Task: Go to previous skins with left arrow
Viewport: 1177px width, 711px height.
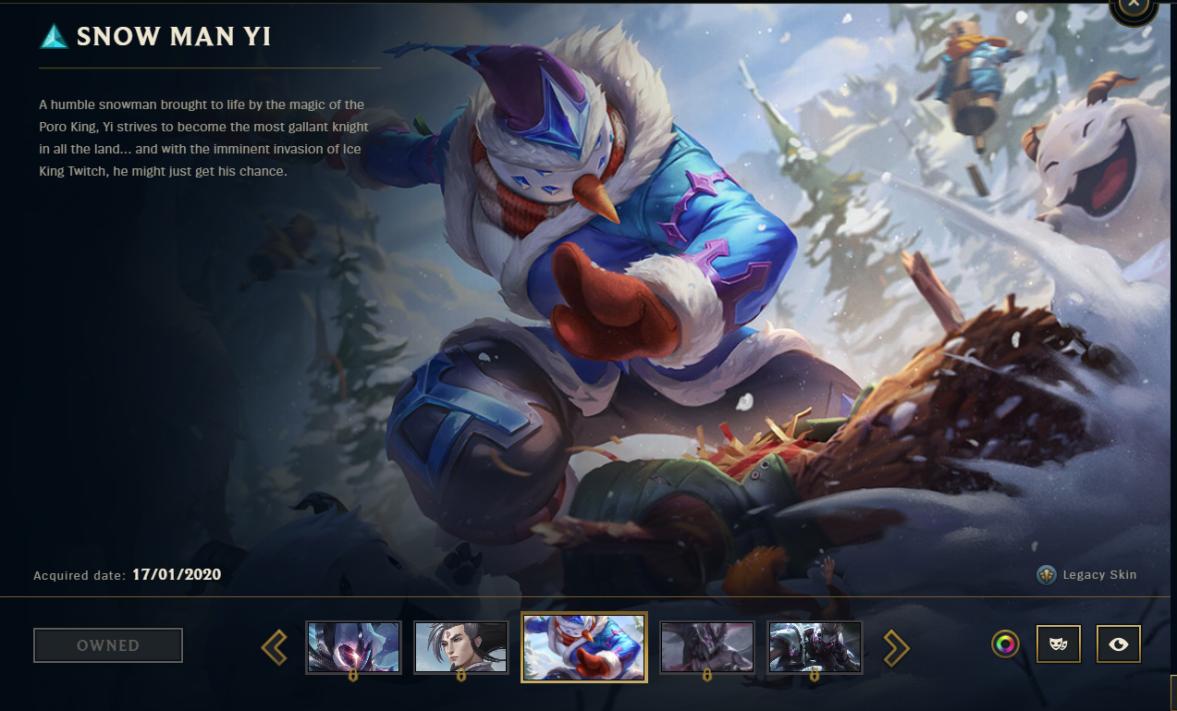Action: (x=274, y=647)
